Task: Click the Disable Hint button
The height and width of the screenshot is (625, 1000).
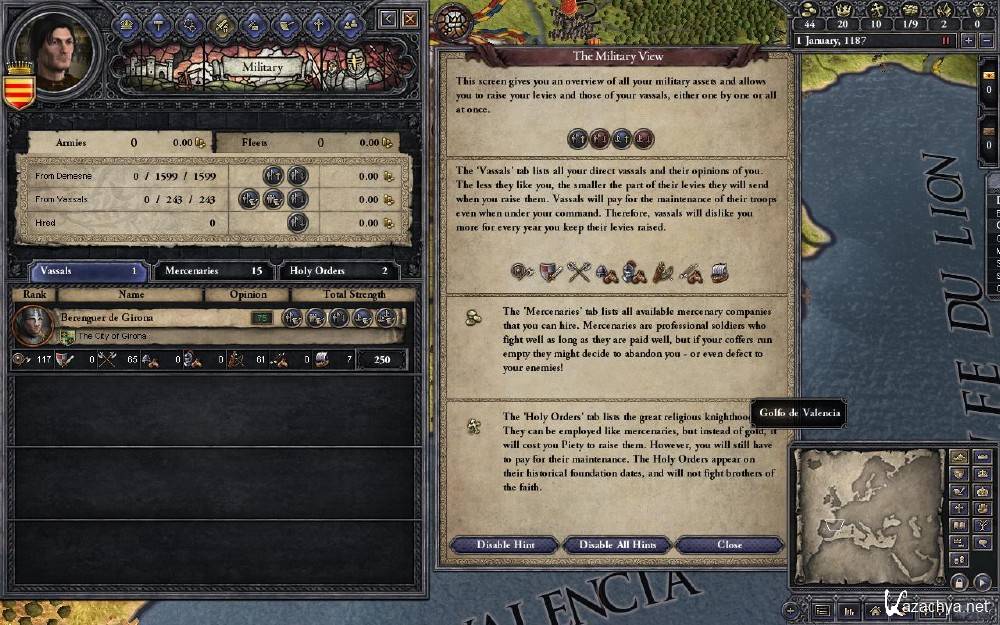Action: [x=505, y=545]
